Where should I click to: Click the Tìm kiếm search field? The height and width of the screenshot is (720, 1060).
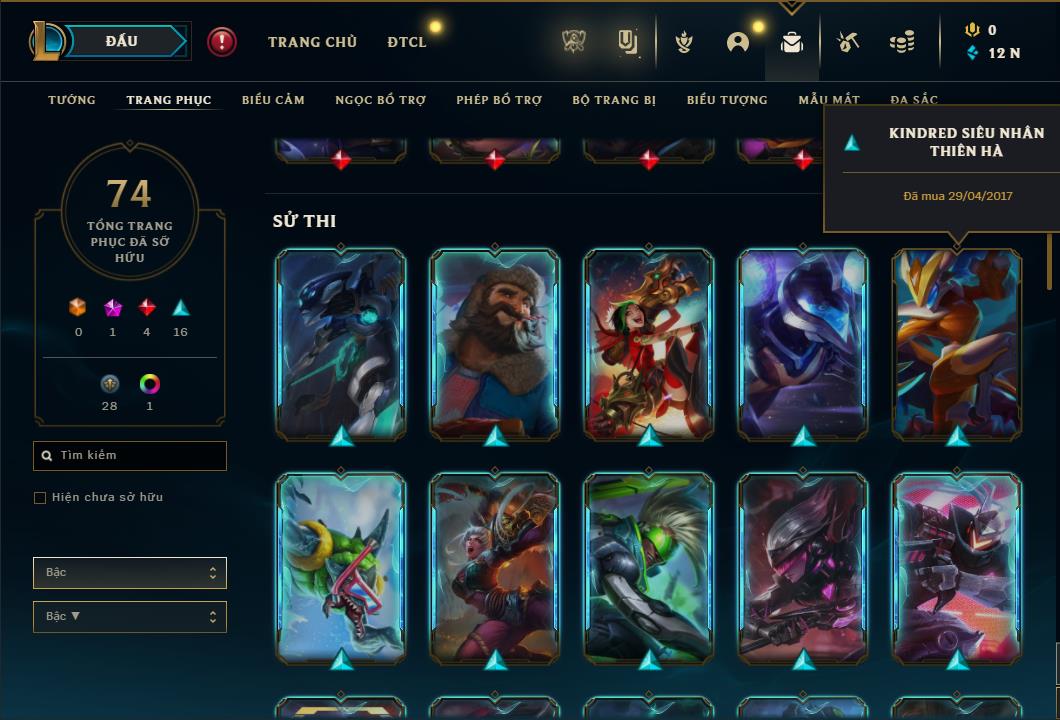tap(130, 456)
